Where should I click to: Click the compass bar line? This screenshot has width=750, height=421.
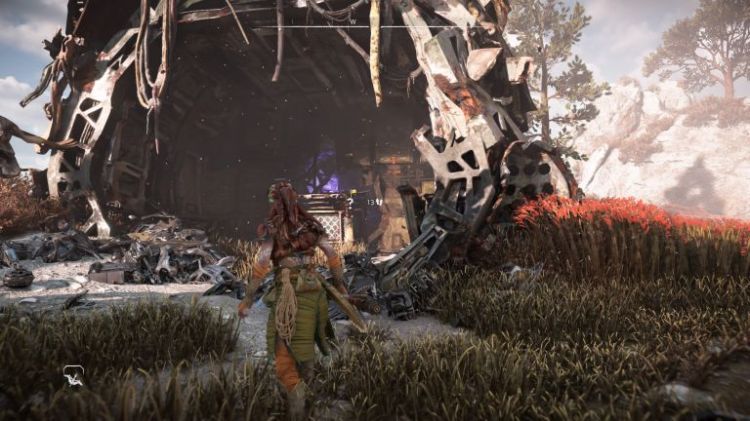tap(375, 26)
